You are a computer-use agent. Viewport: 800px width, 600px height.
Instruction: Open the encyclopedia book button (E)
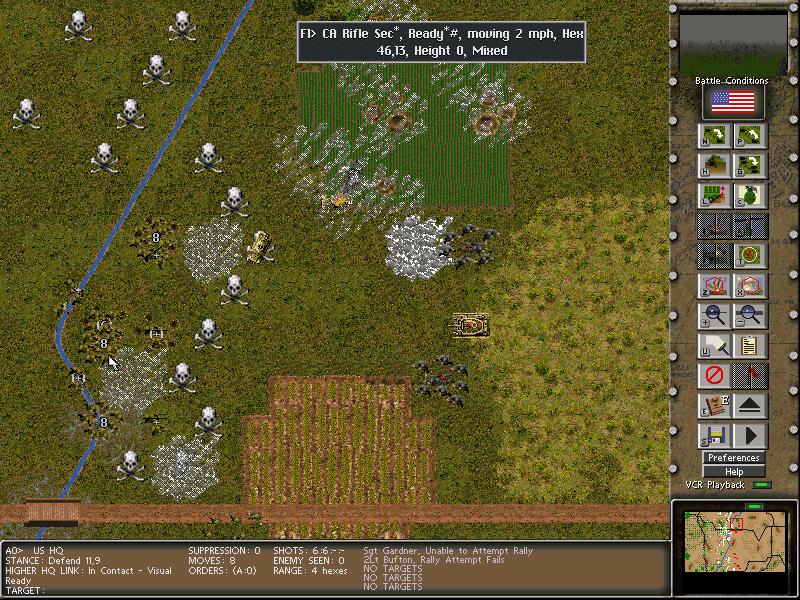(716, 407)
